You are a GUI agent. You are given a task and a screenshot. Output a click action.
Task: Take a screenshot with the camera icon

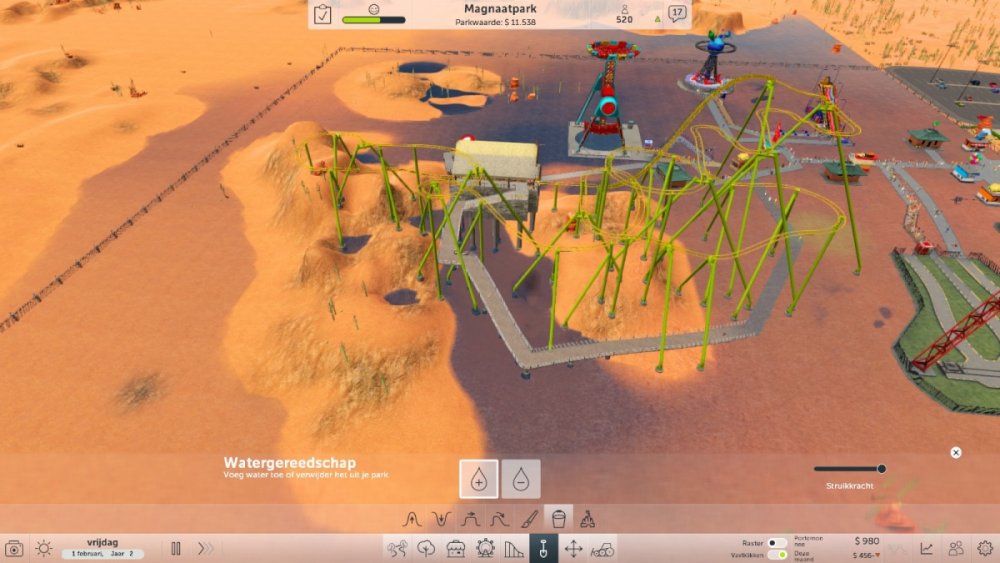click(x=14, y=548)
